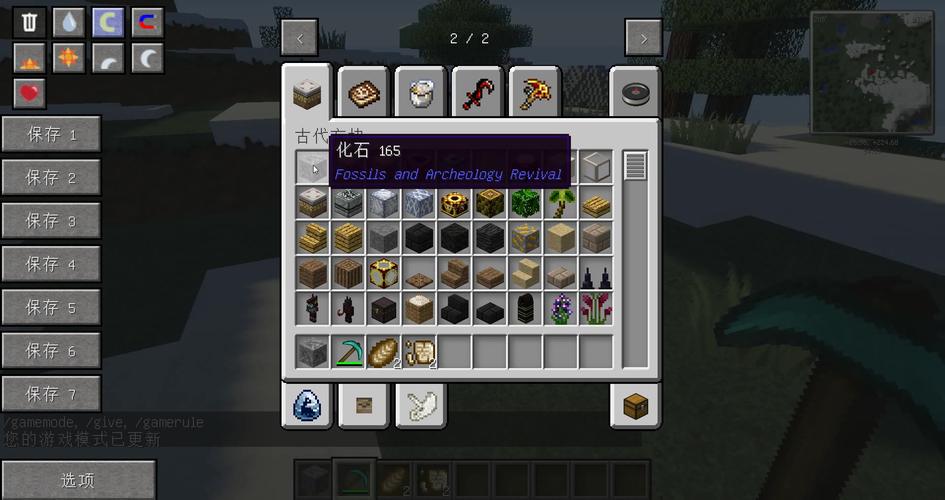
Task: Open the chest survival inventory tab
Action: coord(635,406)
